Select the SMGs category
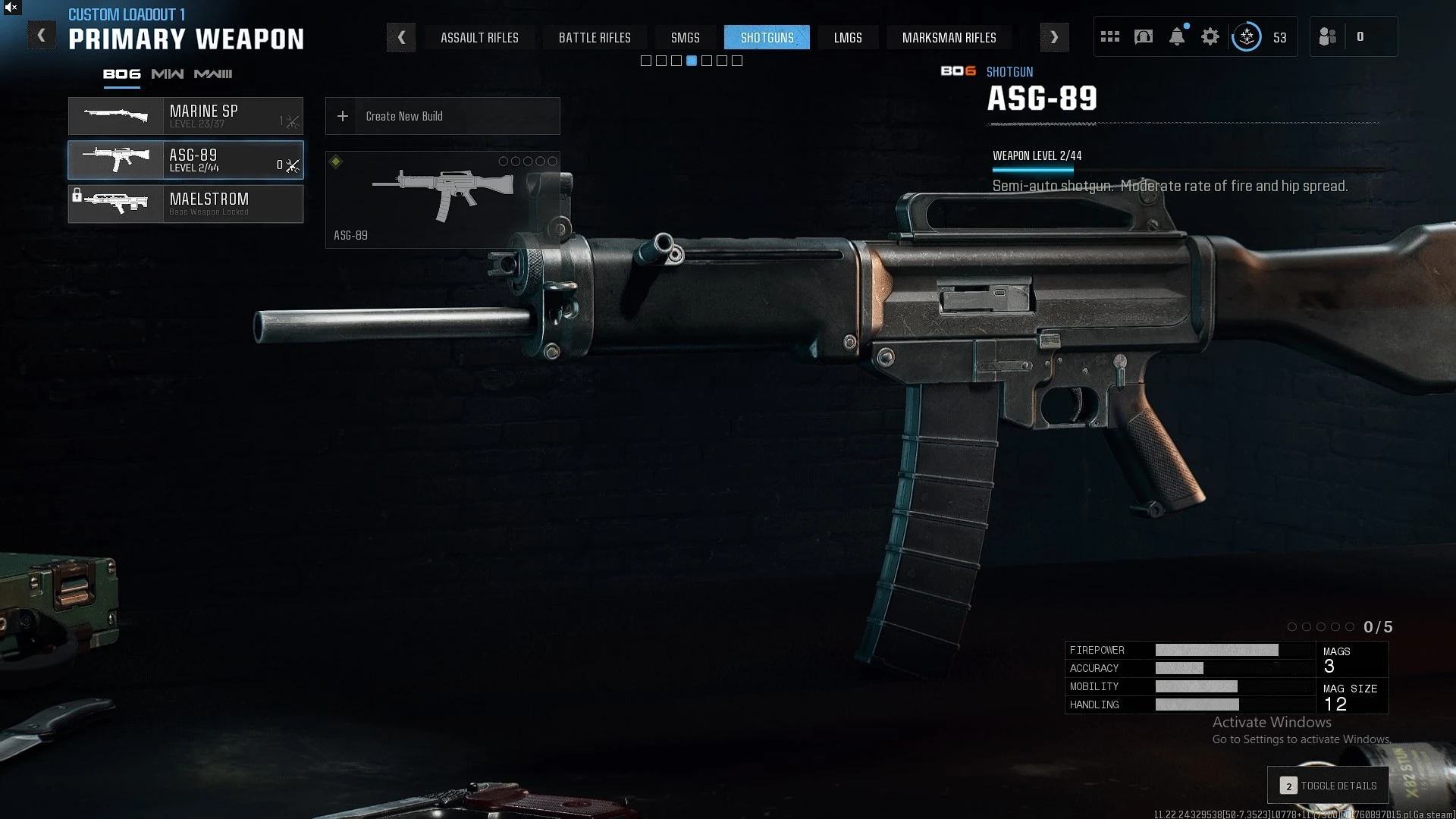This screenshot has width=1456, height=819. [685, 37]
